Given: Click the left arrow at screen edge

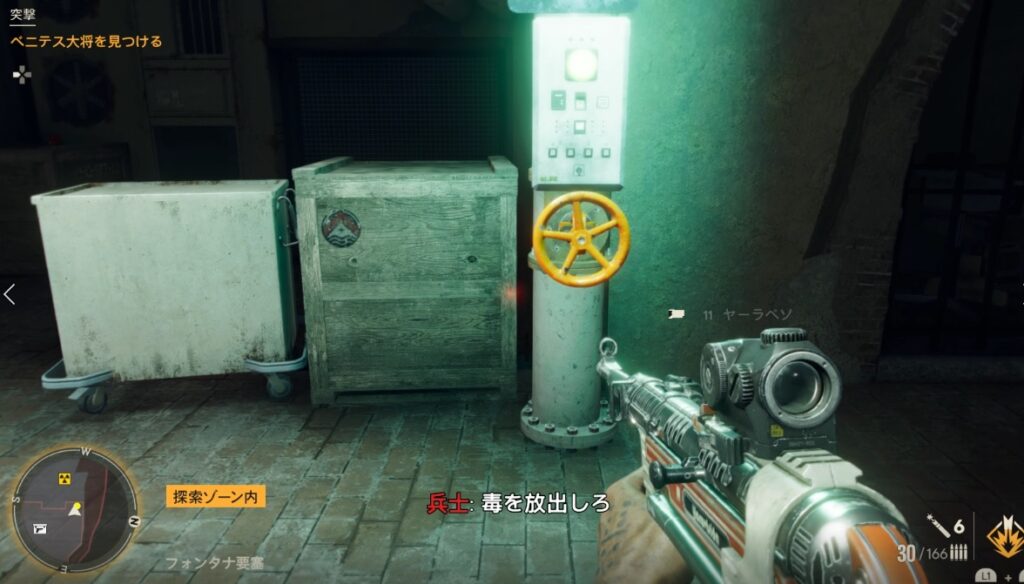Looking at the screenshot, I should (x=10, y=294).
